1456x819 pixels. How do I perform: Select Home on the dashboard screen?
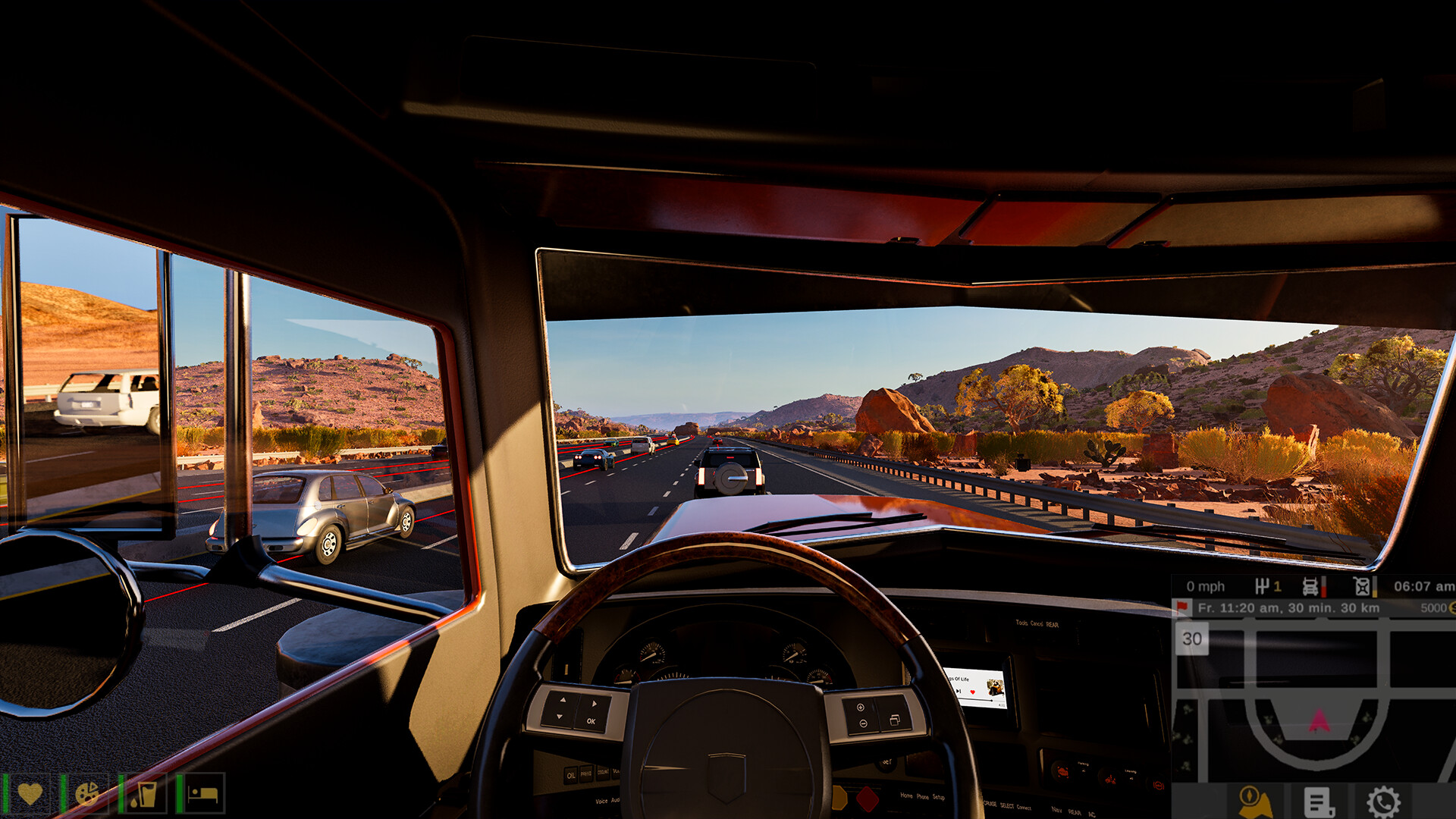pos(905,797)
